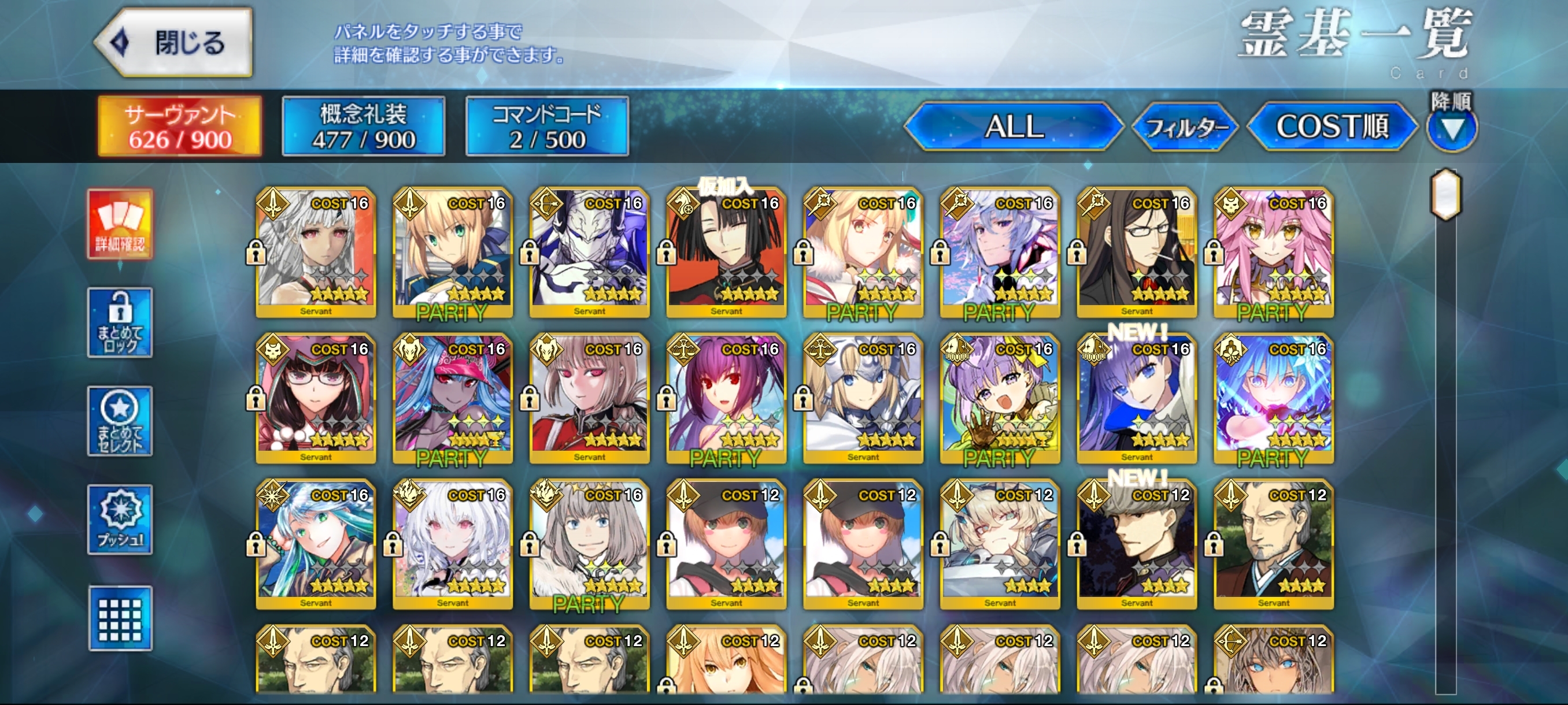Choose the まとめてロック bulk lock button
Image resolution: width=1568 pixels, height=705 pixels.
tap(120, 322)
